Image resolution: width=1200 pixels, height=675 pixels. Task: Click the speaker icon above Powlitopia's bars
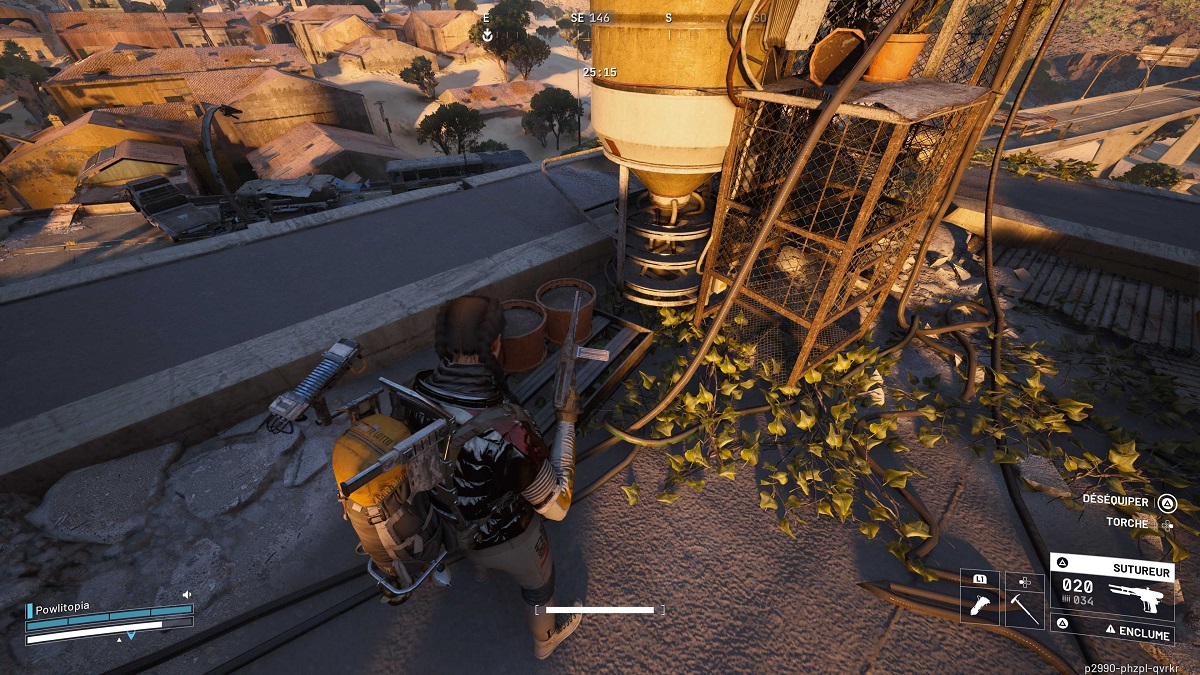tap(186, 595)
